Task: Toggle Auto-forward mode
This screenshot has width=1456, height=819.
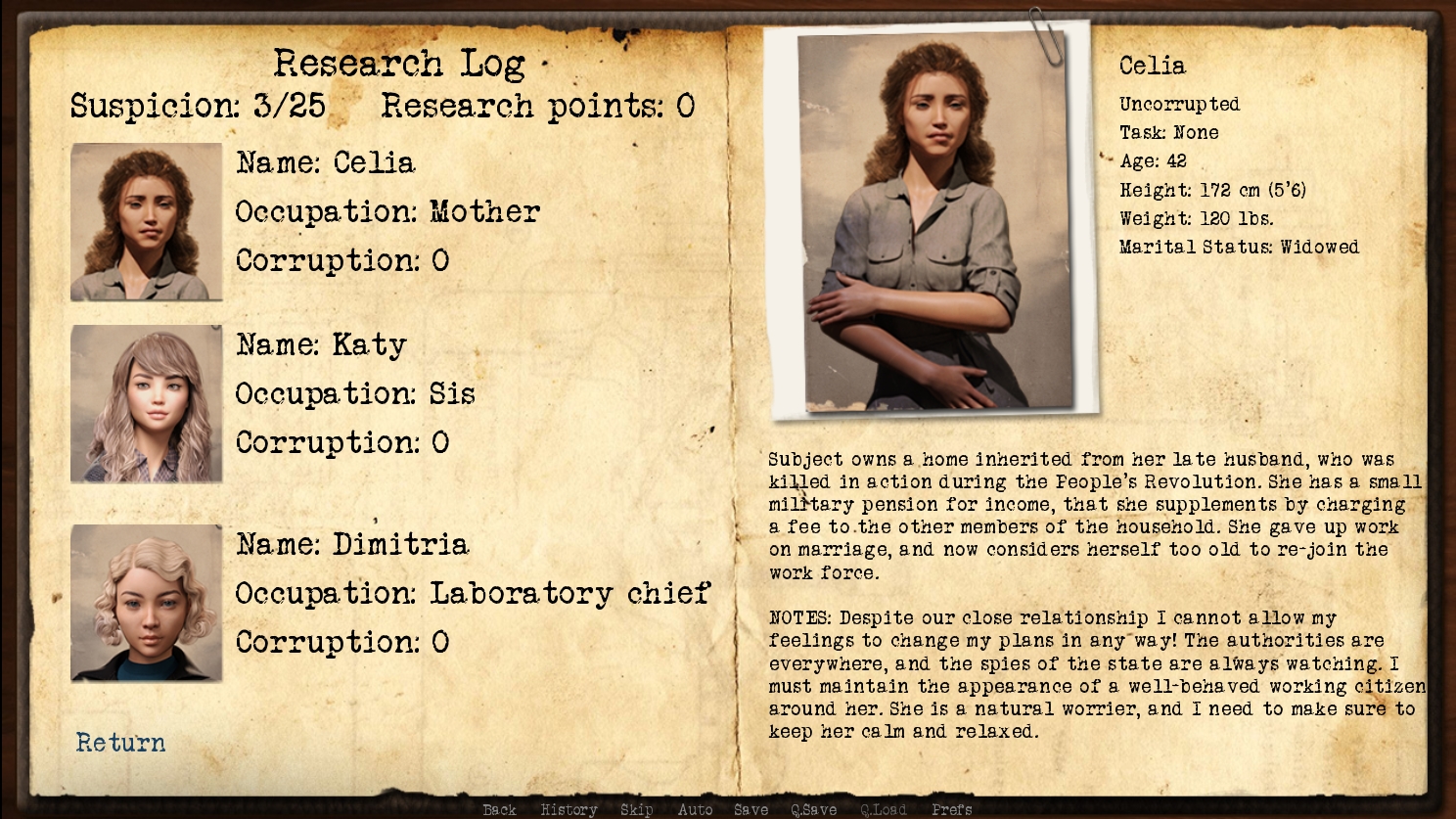Action: tap(695, 809)
